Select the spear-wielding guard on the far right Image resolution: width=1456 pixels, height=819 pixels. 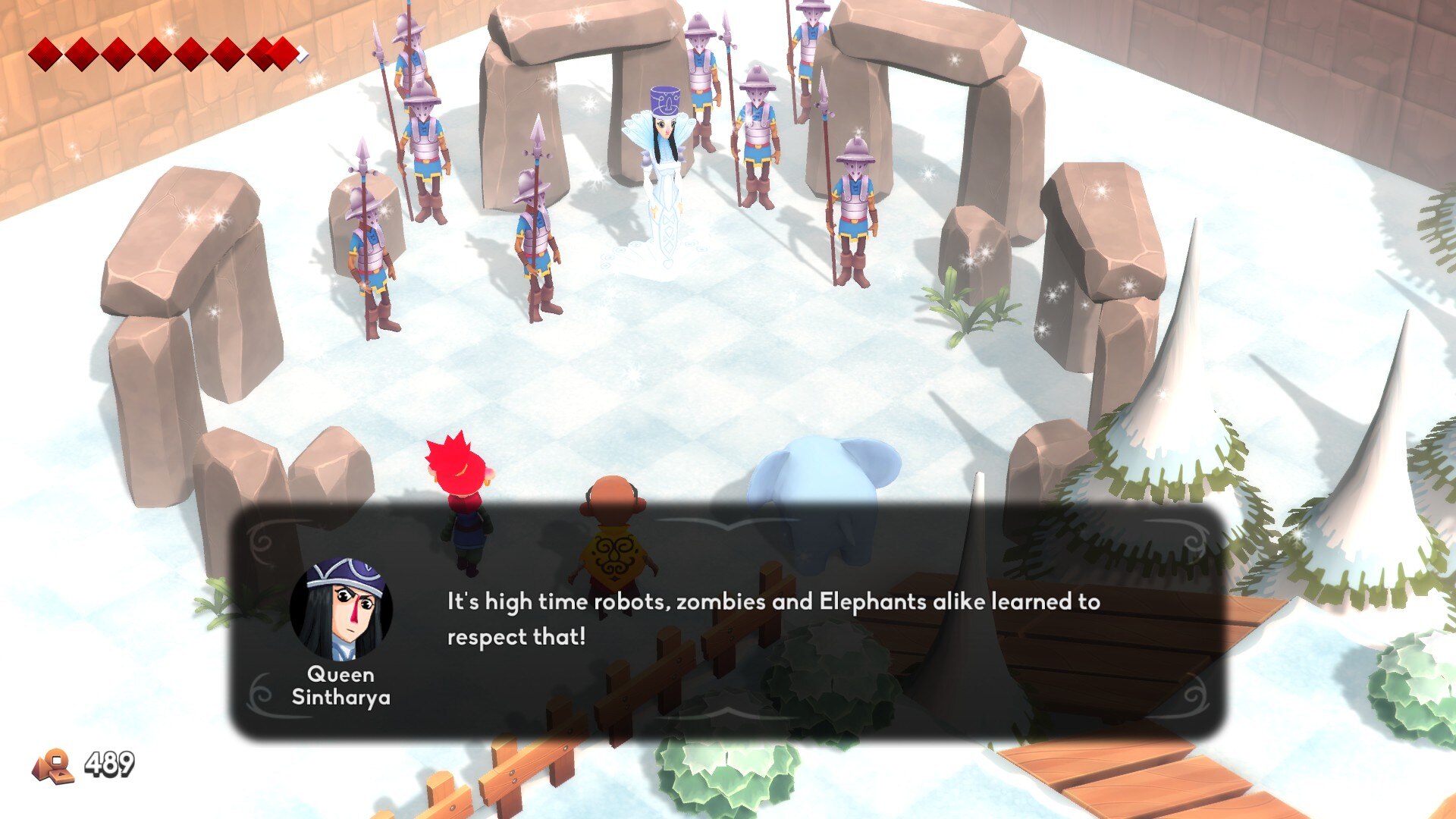click(853, 205)
